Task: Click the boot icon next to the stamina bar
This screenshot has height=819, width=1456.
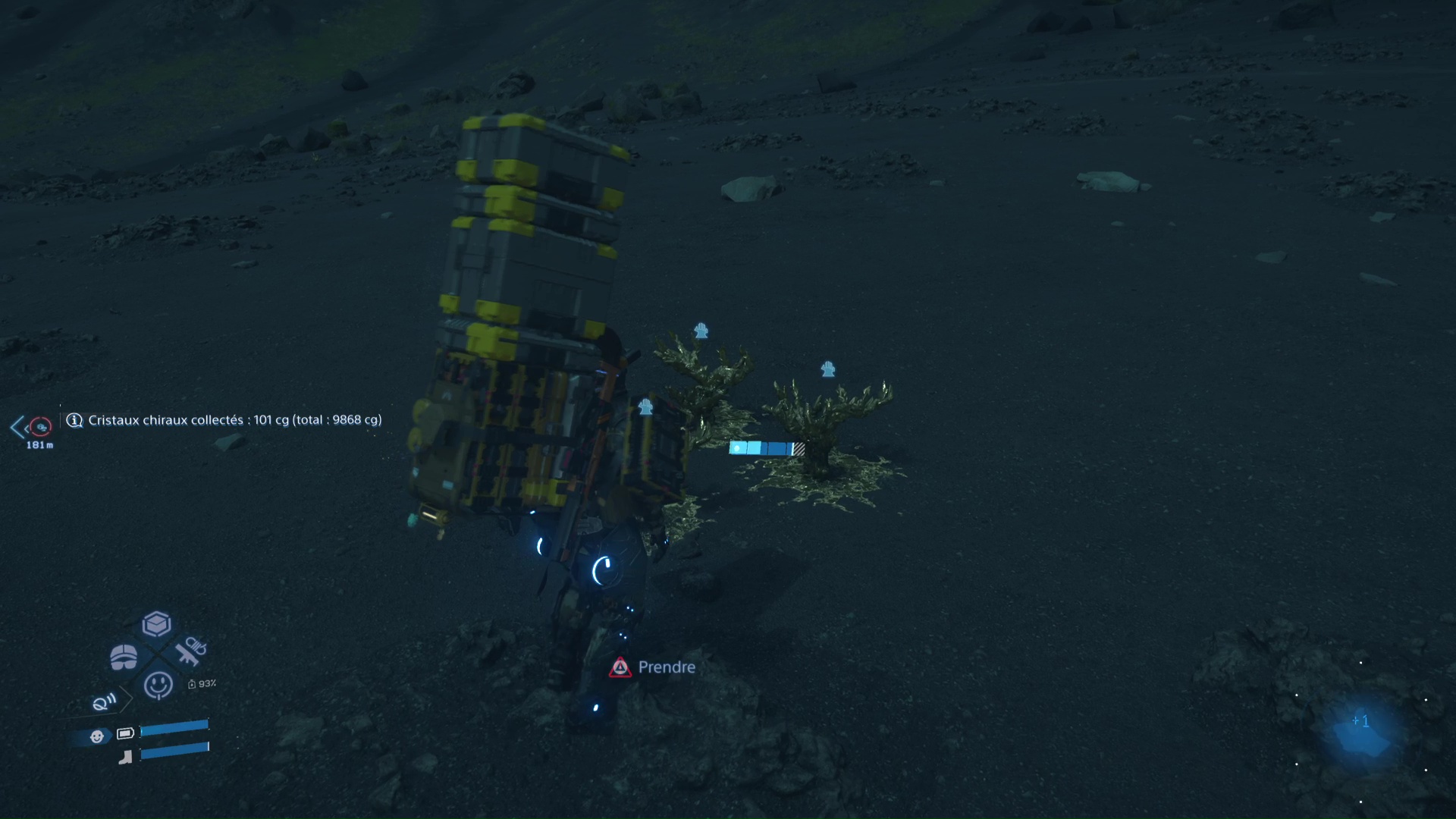Action: coord(126,756)
